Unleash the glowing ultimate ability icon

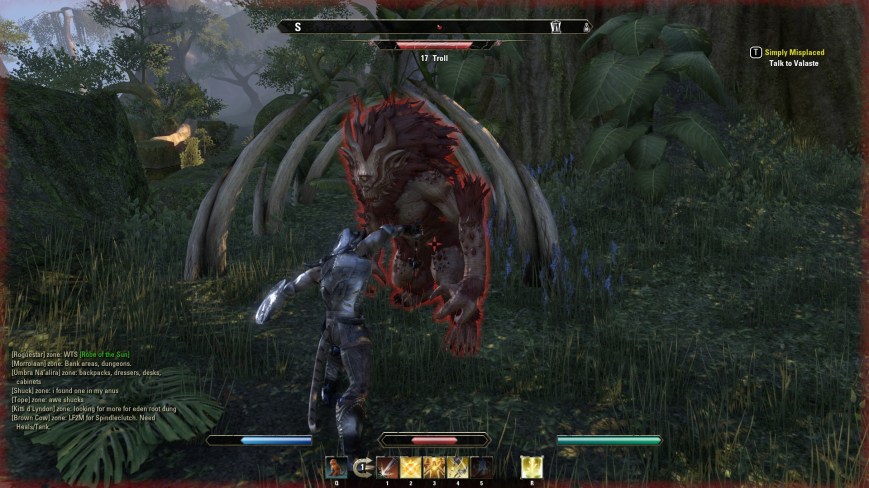pos(531,467)
